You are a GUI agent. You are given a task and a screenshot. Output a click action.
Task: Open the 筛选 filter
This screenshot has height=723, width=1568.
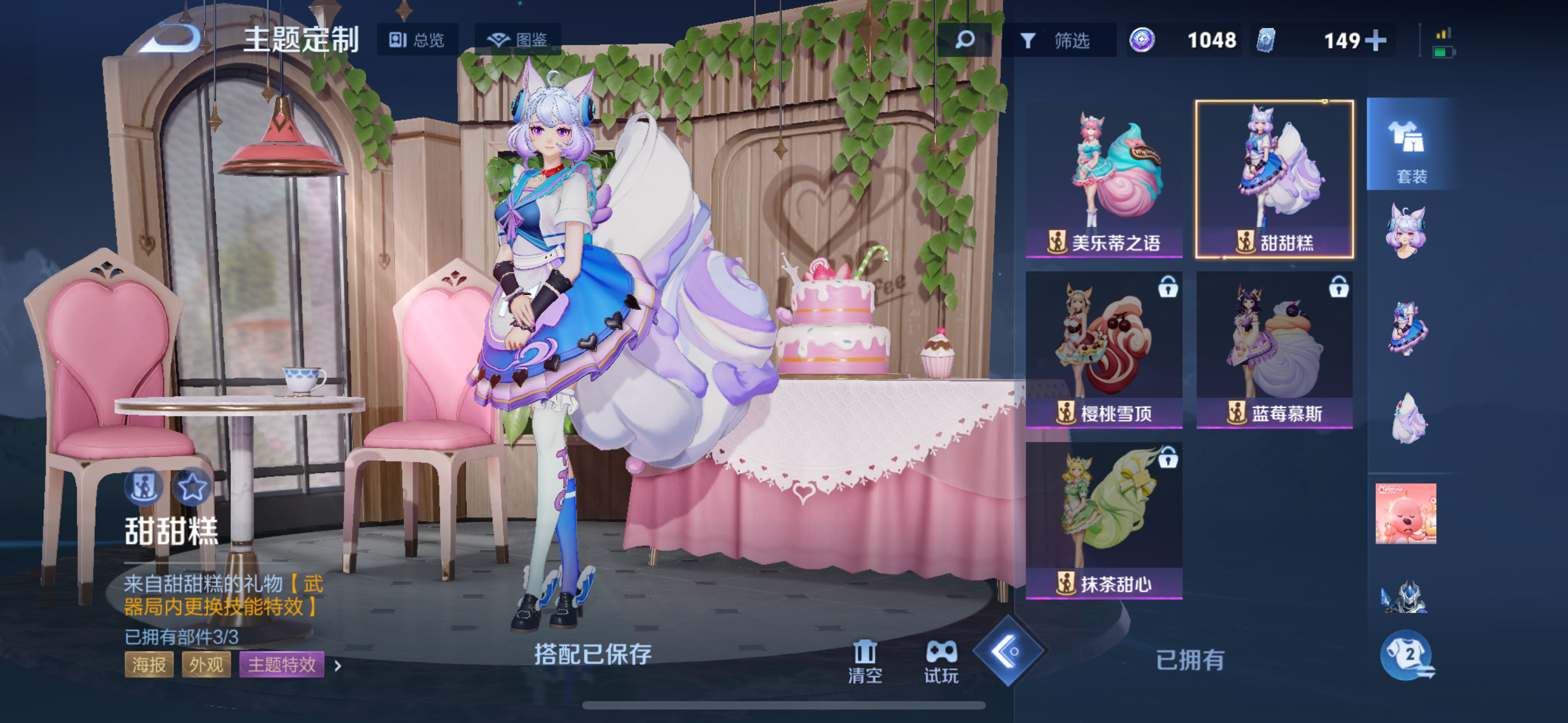1059,41
